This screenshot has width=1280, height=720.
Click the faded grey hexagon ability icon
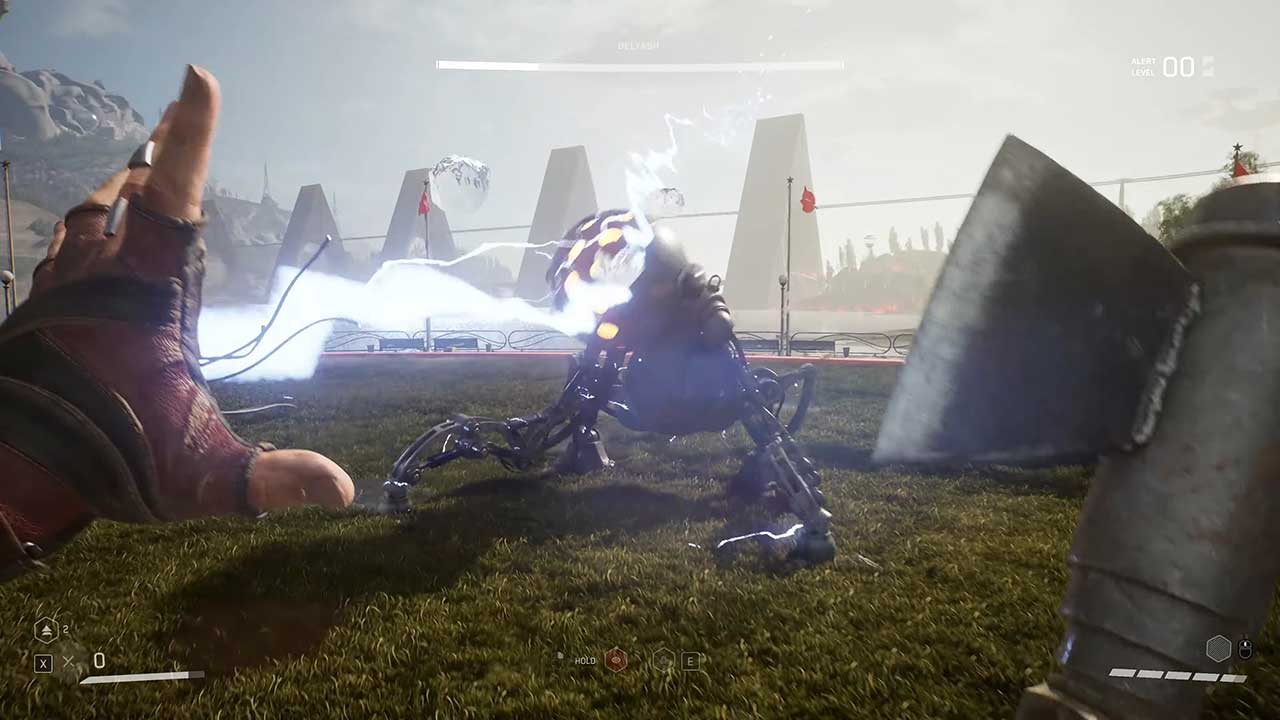pyautogui.click(x=663, y=660)
